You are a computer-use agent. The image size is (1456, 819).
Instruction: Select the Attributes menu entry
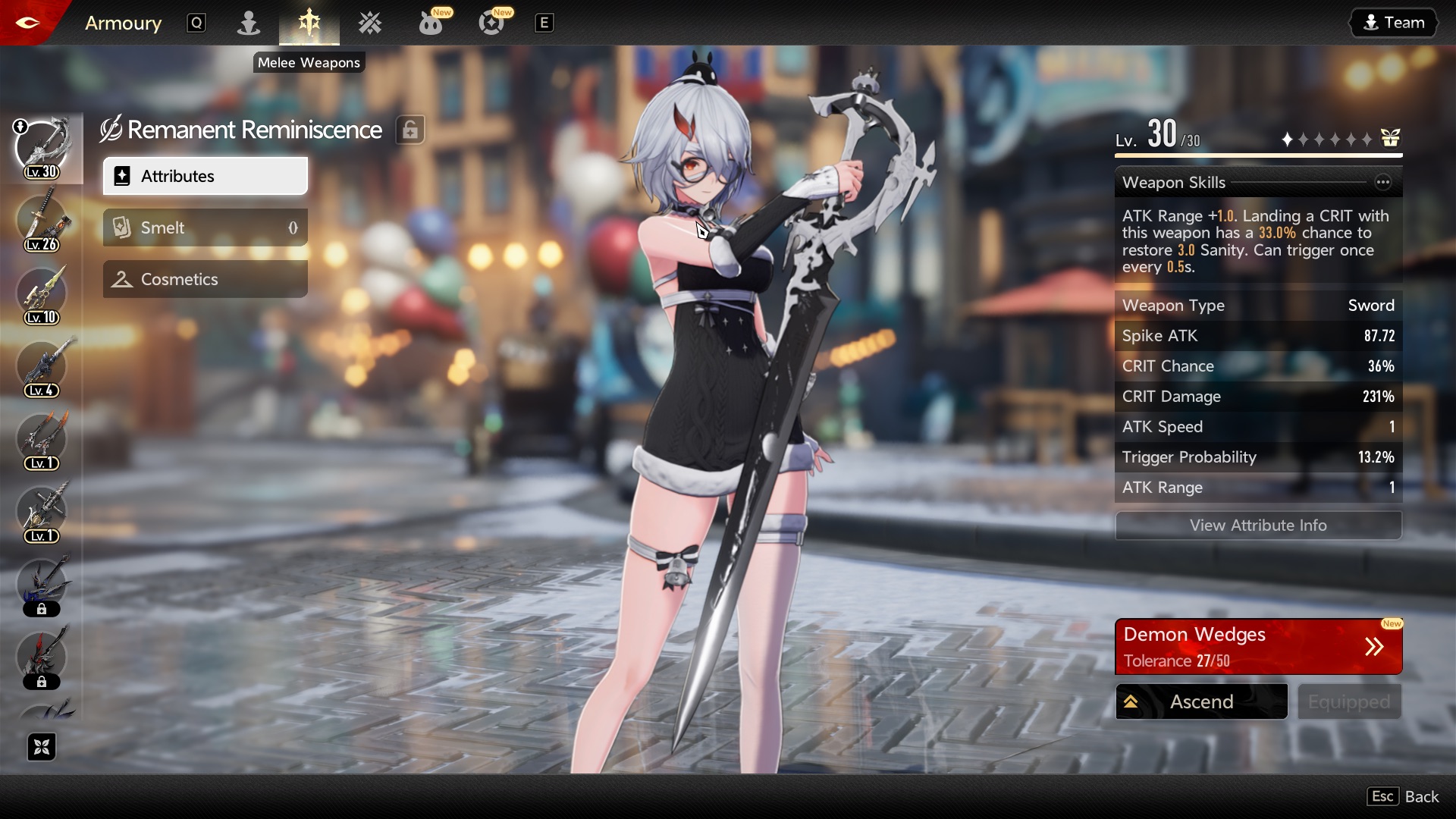205,176
